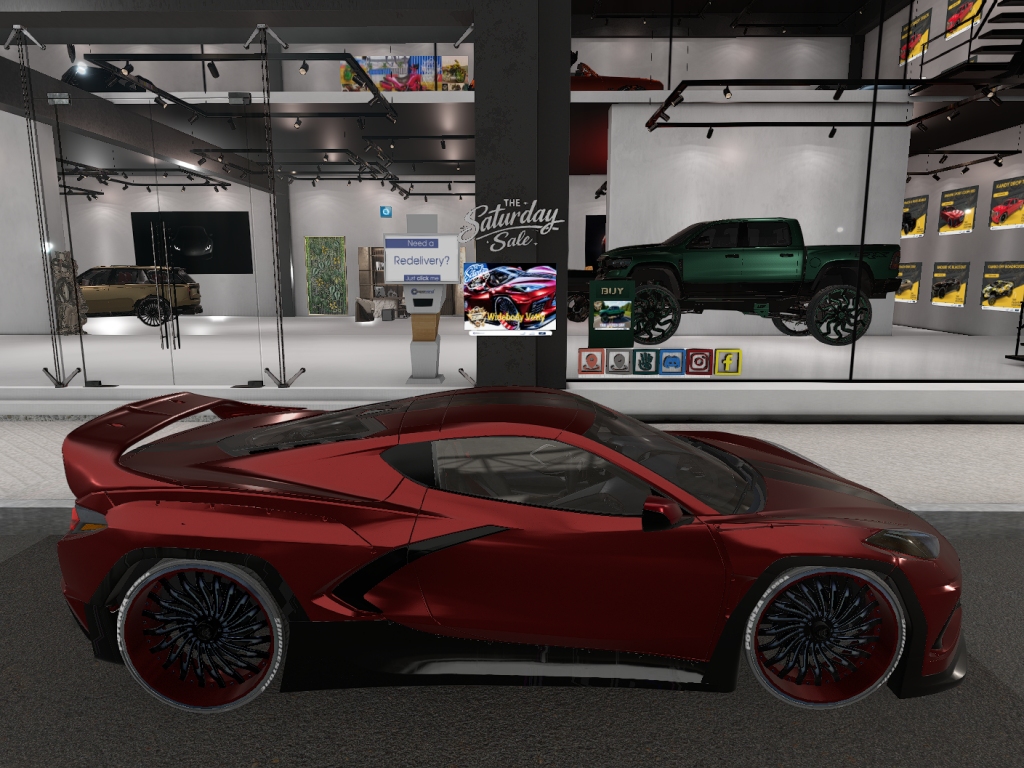Open the Widebody Saturday Sale vendor ad

tap(510, 297)
